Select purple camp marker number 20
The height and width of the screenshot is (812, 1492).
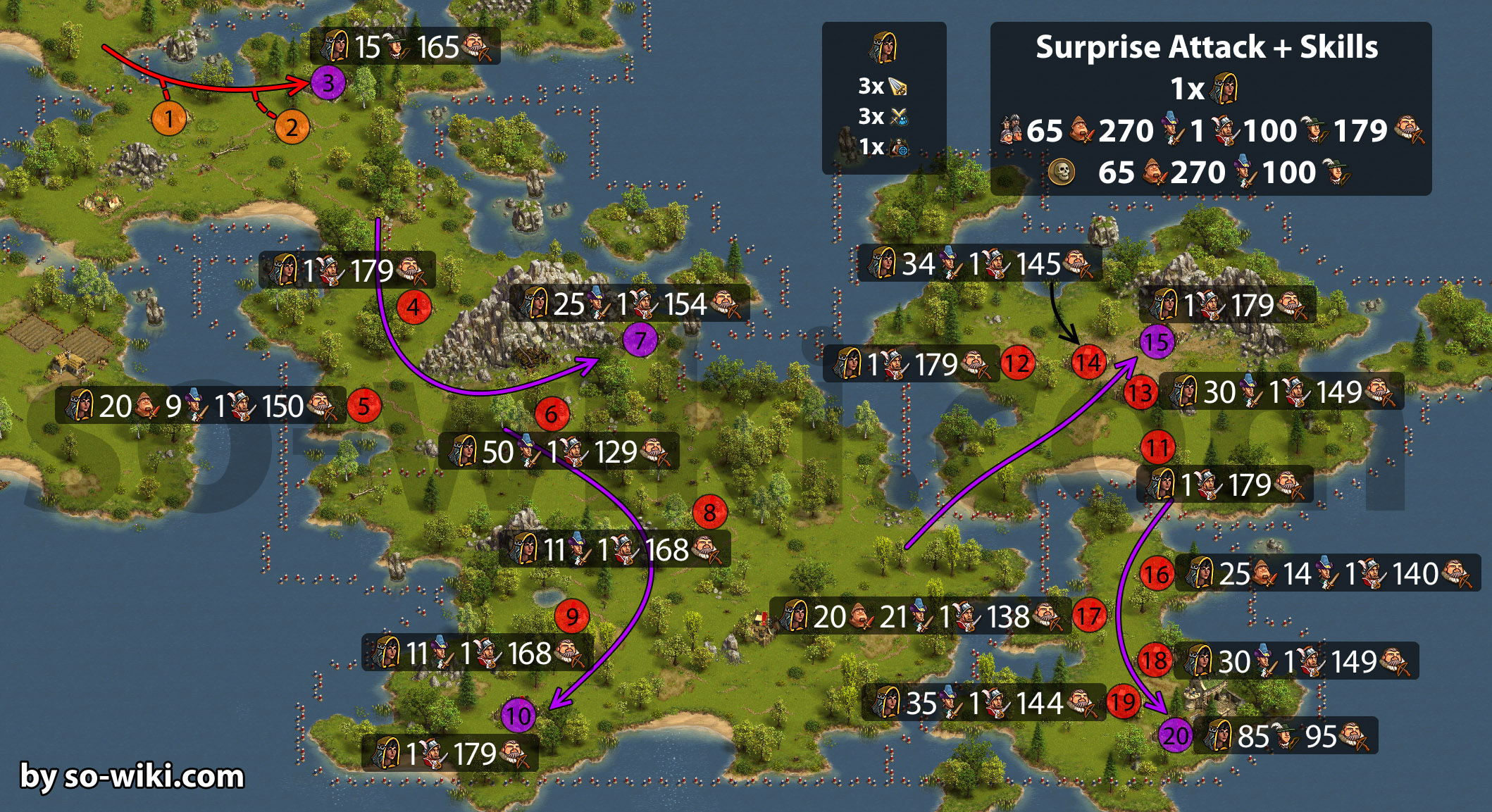pos(1175,736)
